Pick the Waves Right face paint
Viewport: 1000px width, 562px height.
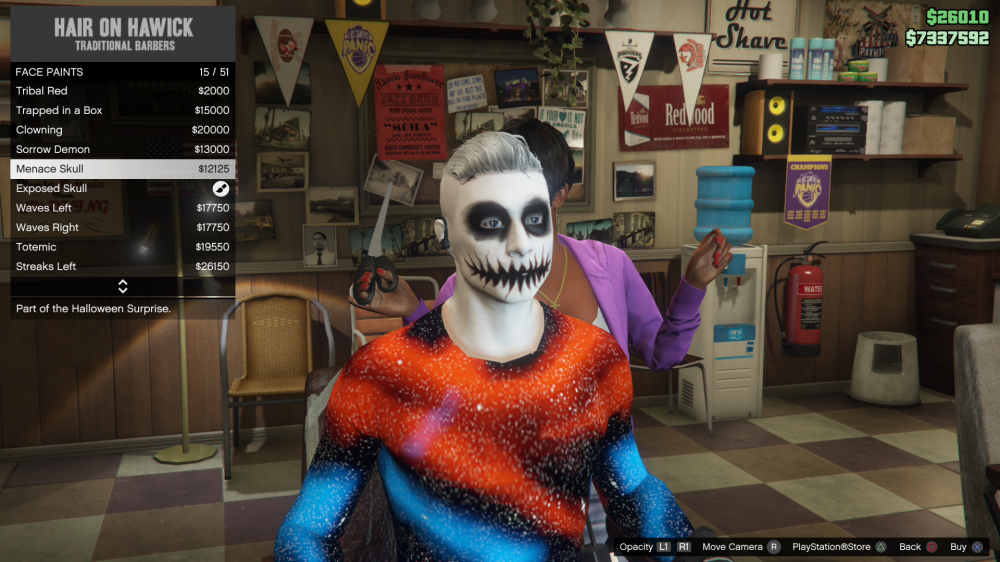(122, 227)
